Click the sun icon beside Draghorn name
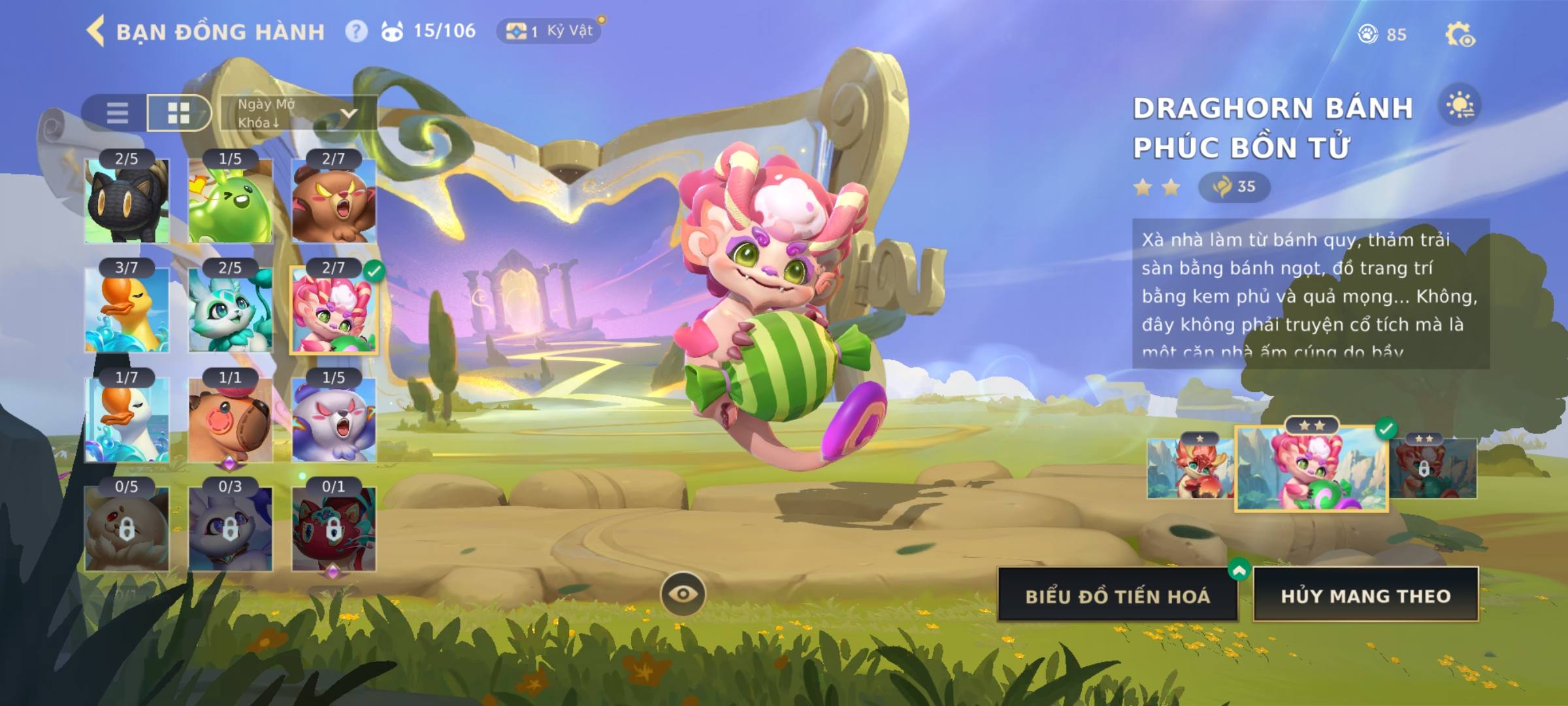 pyautogui.click(x=1460, y=106)
